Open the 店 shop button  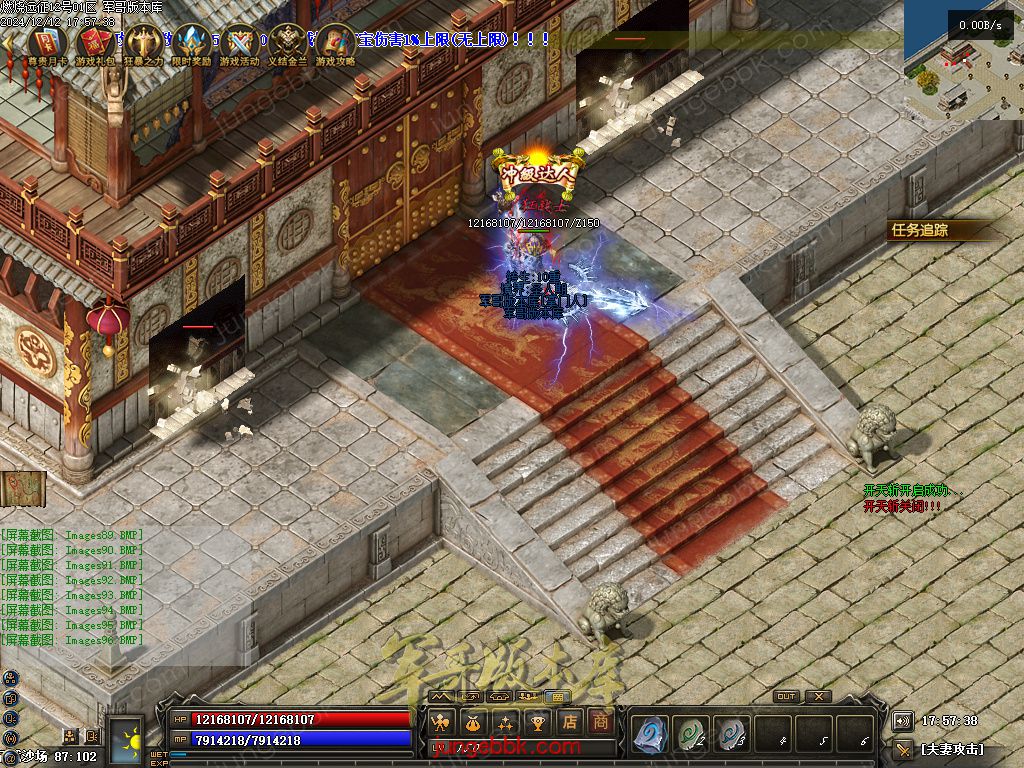point(570,722)
